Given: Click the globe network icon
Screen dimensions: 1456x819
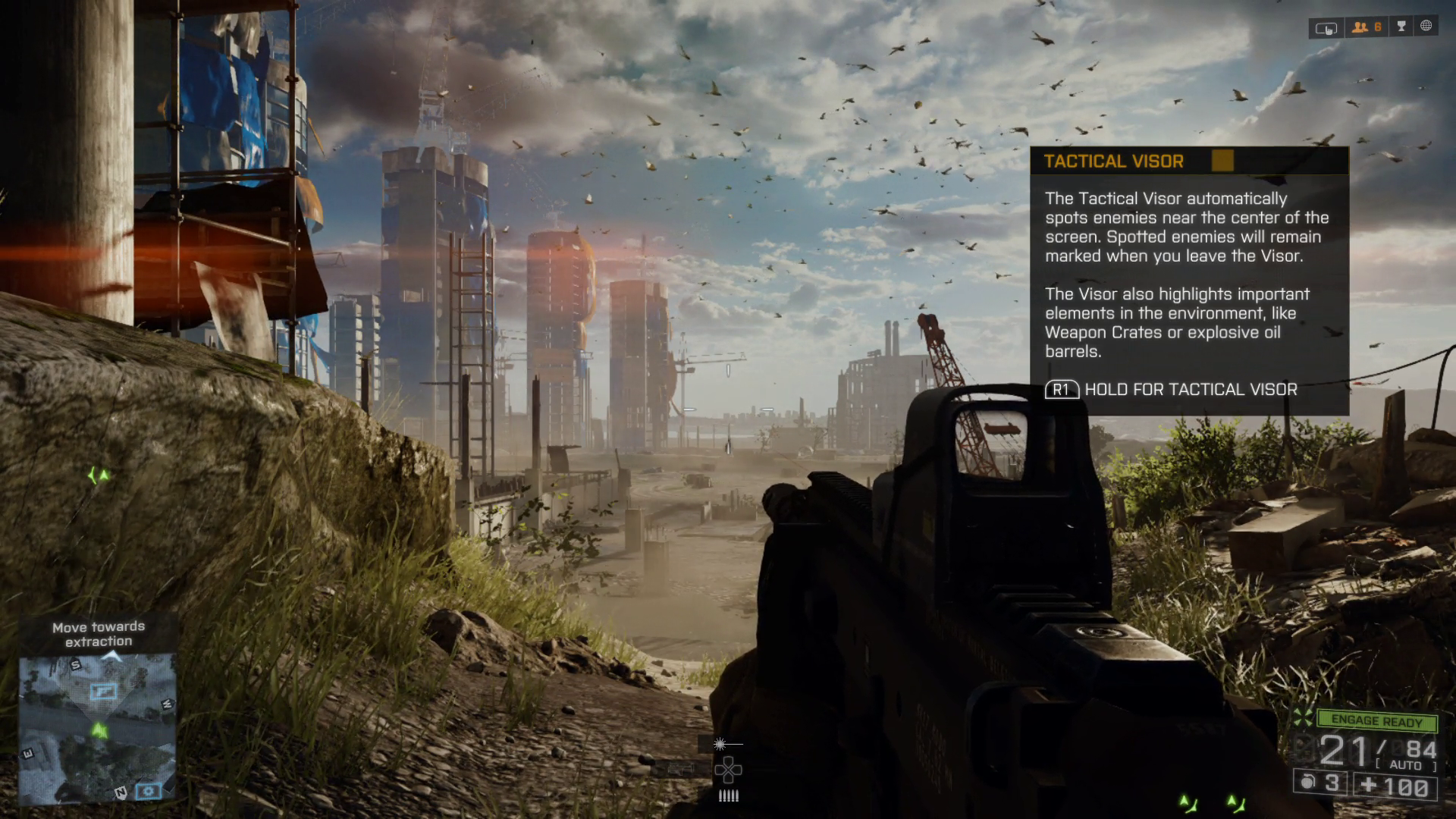Looking at the screenshot, I should pos(1426,27).
